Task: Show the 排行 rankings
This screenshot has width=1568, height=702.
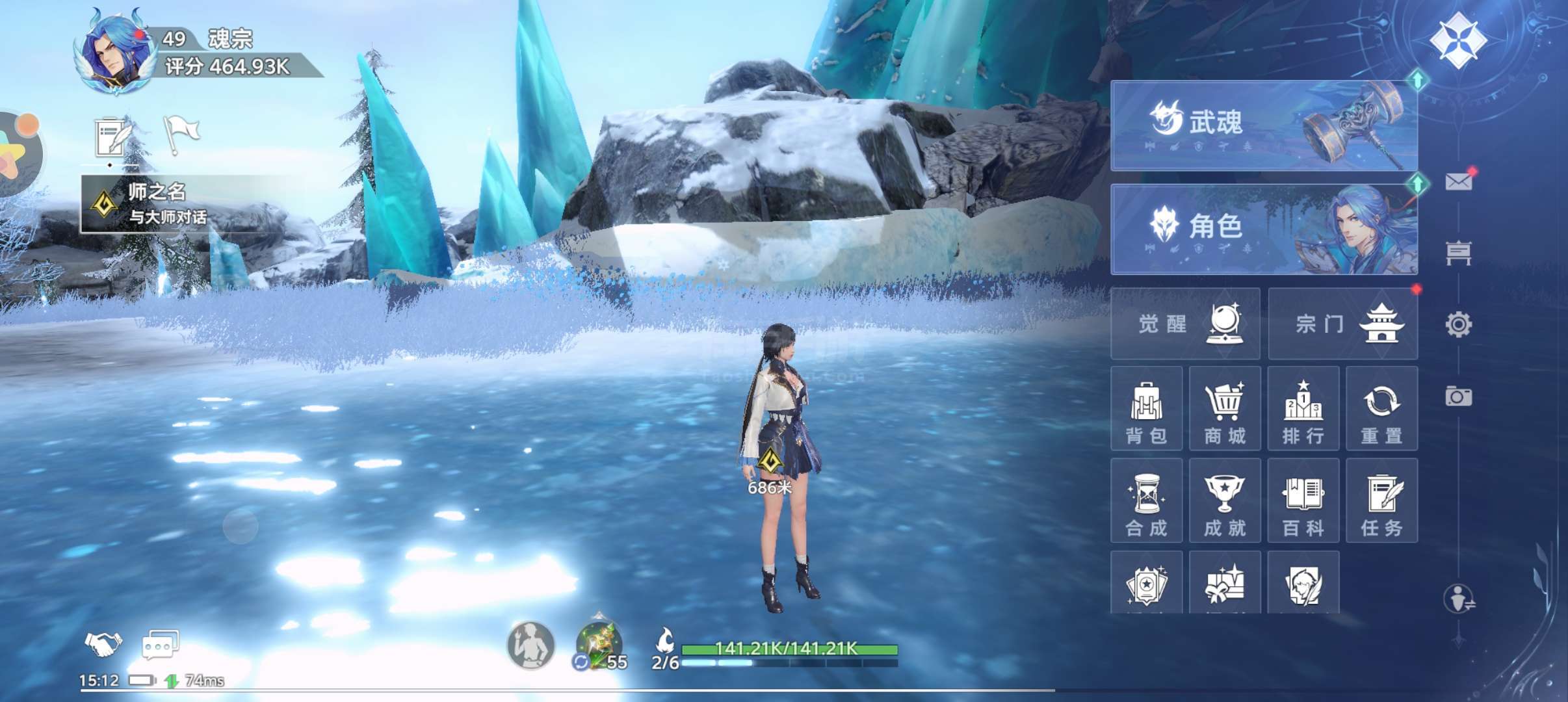Action: click(1303, 408)
